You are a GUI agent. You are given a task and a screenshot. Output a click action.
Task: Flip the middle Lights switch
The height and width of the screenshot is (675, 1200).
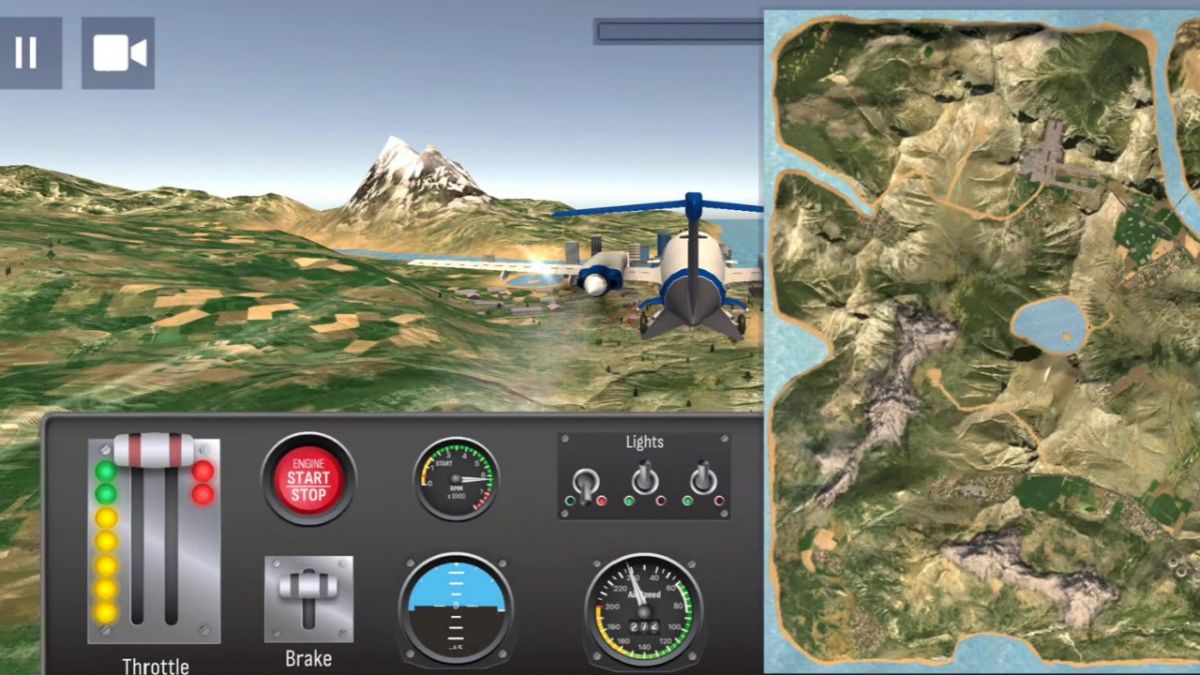coord(645,479)
